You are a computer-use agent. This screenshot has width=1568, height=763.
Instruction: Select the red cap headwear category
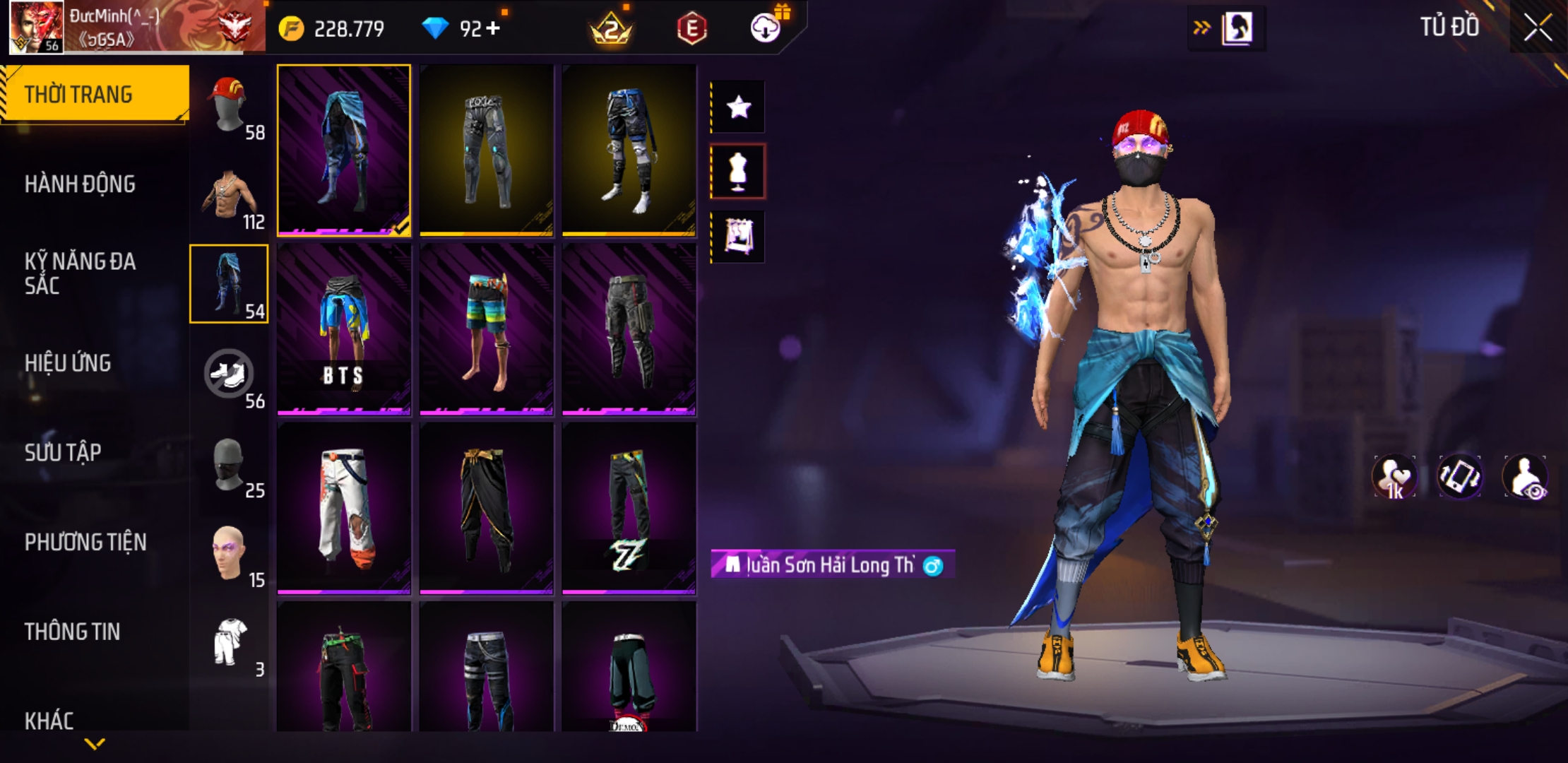229,106
